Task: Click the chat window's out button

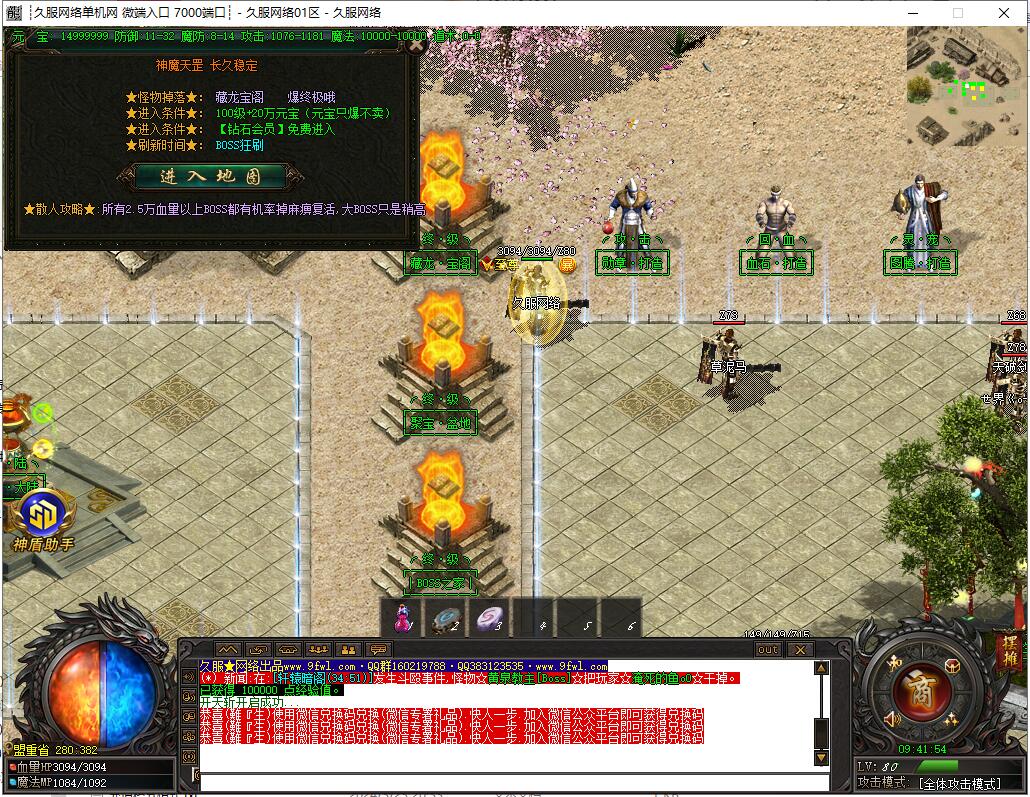Action: (768, 649)
